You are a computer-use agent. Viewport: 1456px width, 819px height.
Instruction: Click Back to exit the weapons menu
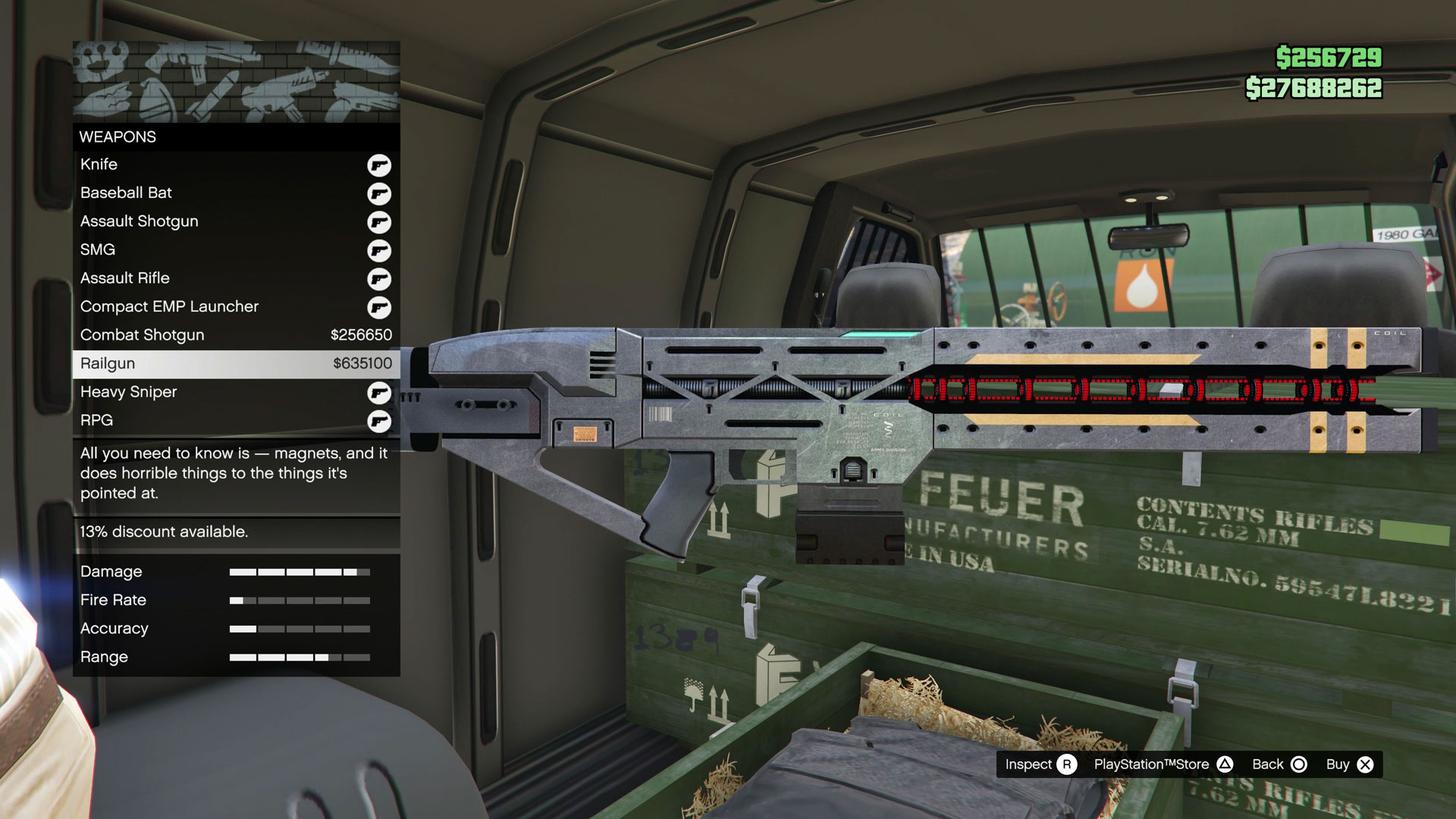coord(1268,764)
